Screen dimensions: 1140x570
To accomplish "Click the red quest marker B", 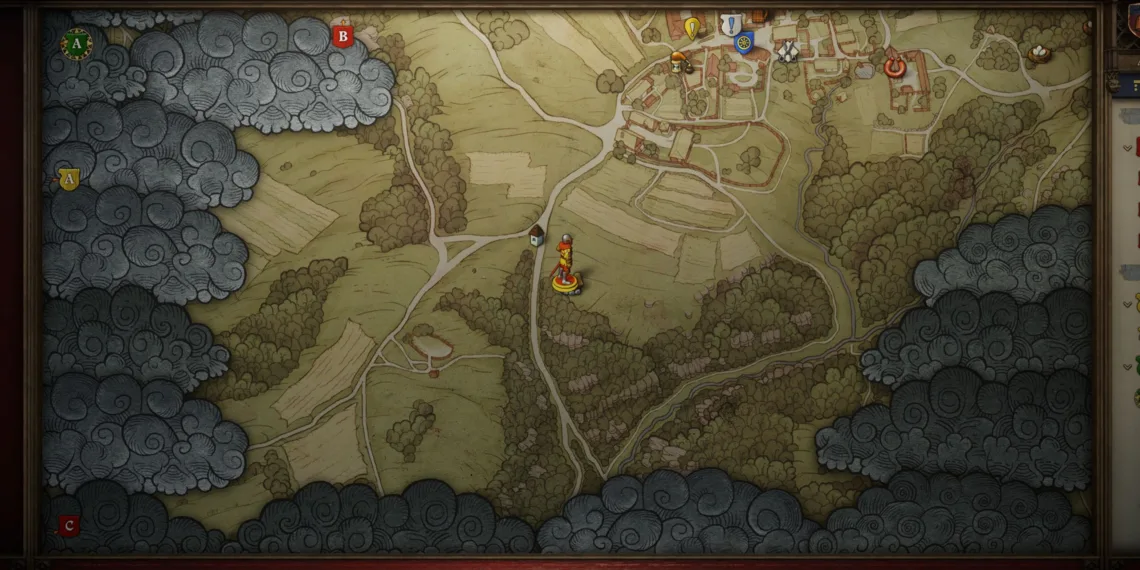I will pyautogui.click(x=343, y=37).
